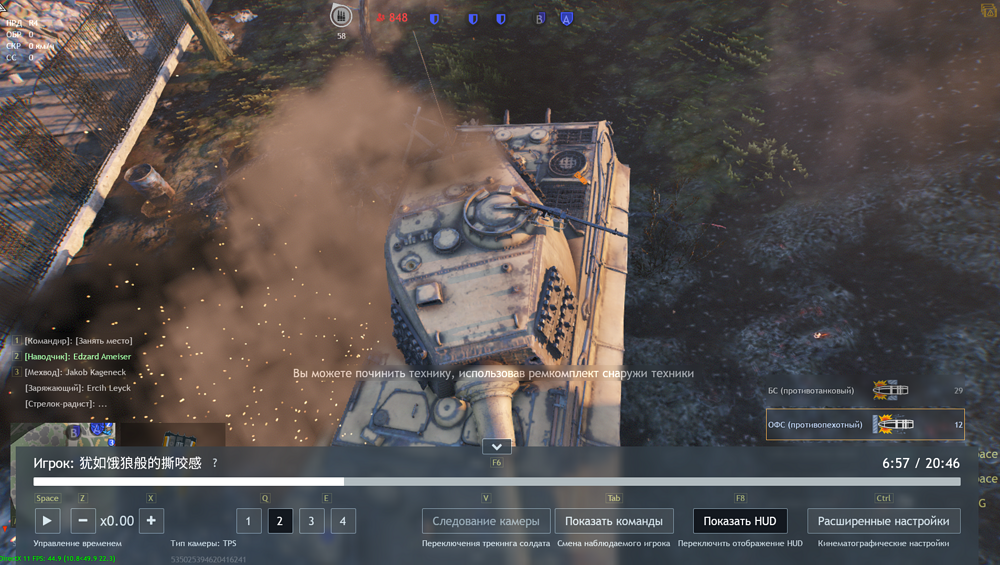The width and height of the screenshot is (1000, 565).
Task: Open Расширенные настройки
Action: tap(883, 521)
